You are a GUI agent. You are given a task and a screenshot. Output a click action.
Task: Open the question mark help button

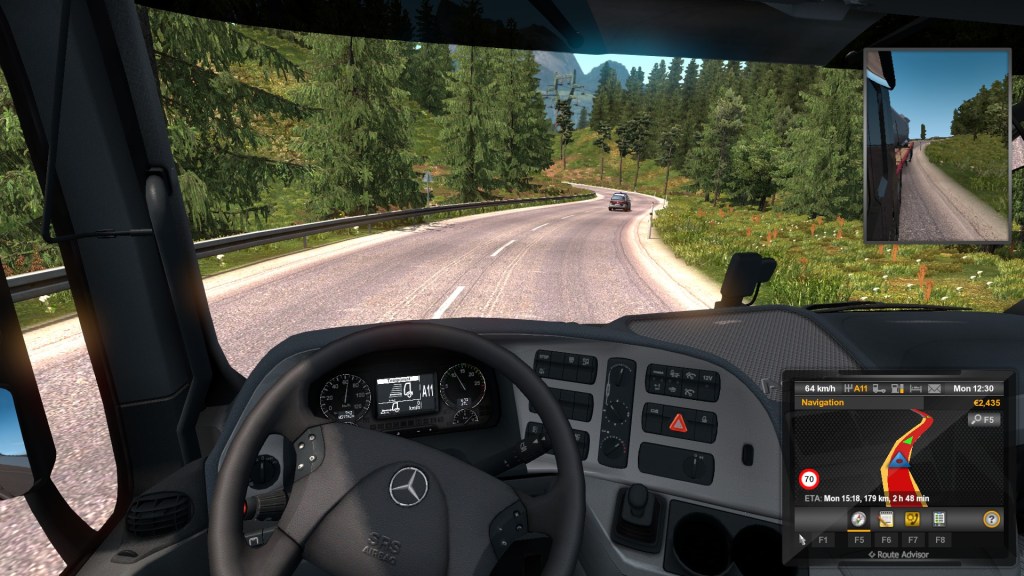991,518
